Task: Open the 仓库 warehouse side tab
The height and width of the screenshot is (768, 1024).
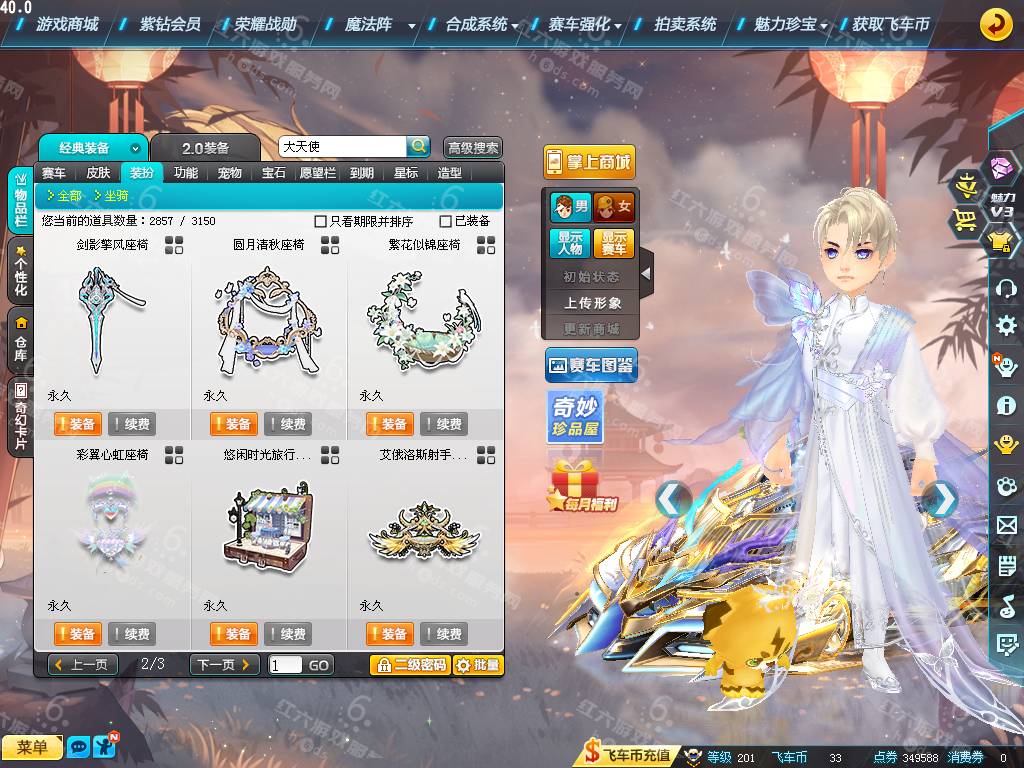Action: (20, 340)
